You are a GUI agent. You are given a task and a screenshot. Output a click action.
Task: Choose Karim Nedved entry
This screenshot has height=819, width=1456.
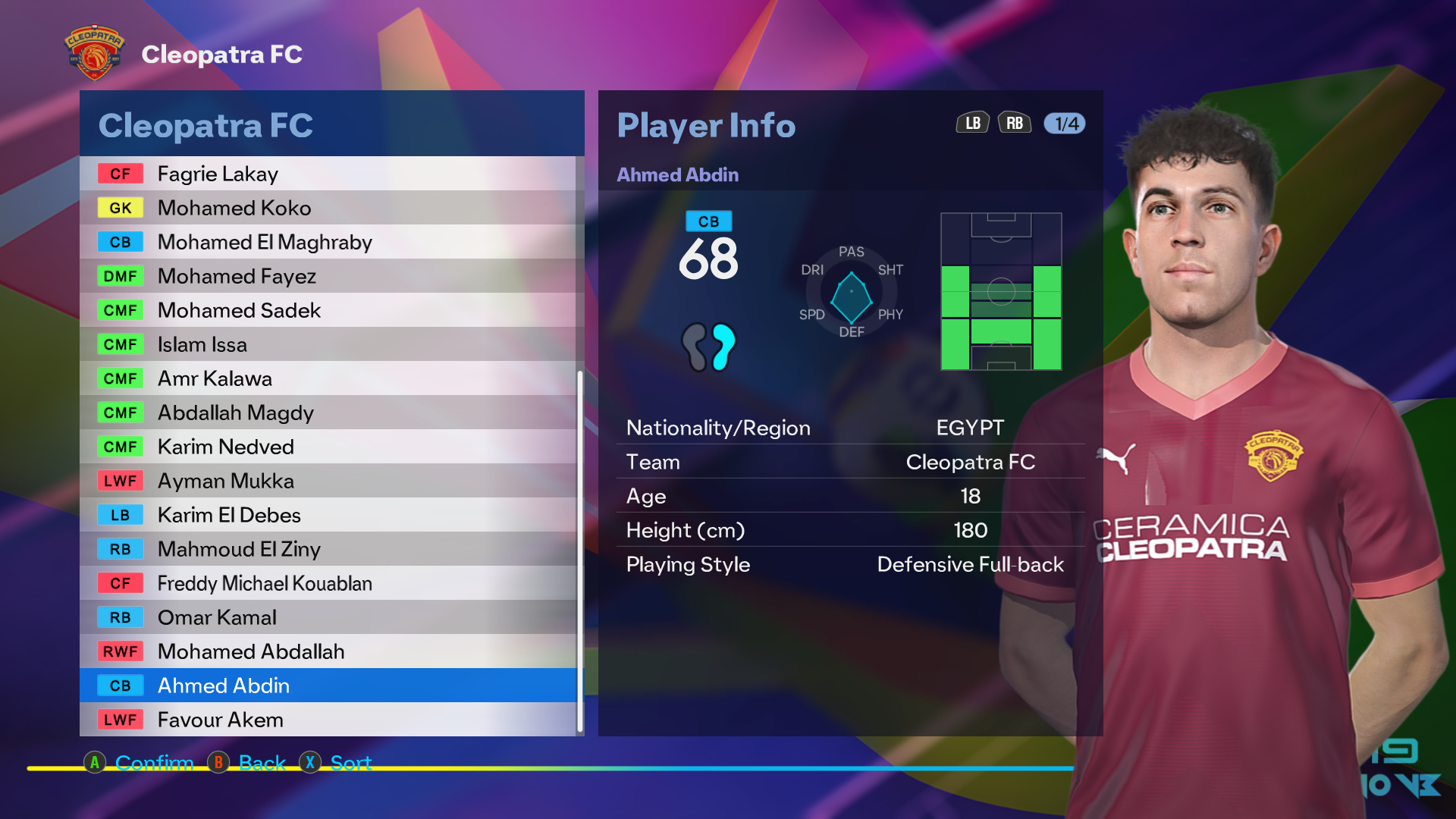coord(328,447)
